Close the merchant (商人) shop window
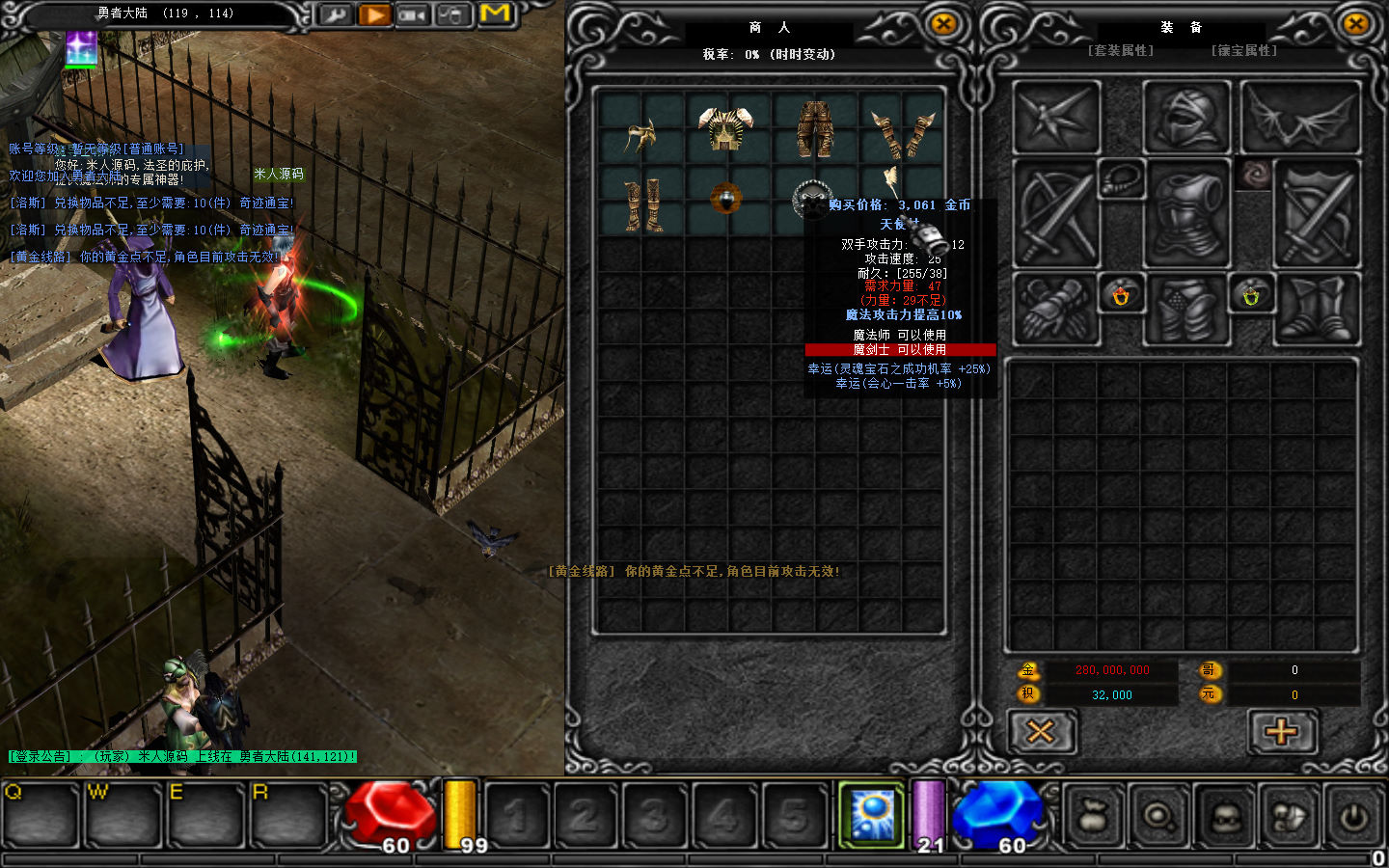Screen dimensions: 1389x868 coord(943,25)
